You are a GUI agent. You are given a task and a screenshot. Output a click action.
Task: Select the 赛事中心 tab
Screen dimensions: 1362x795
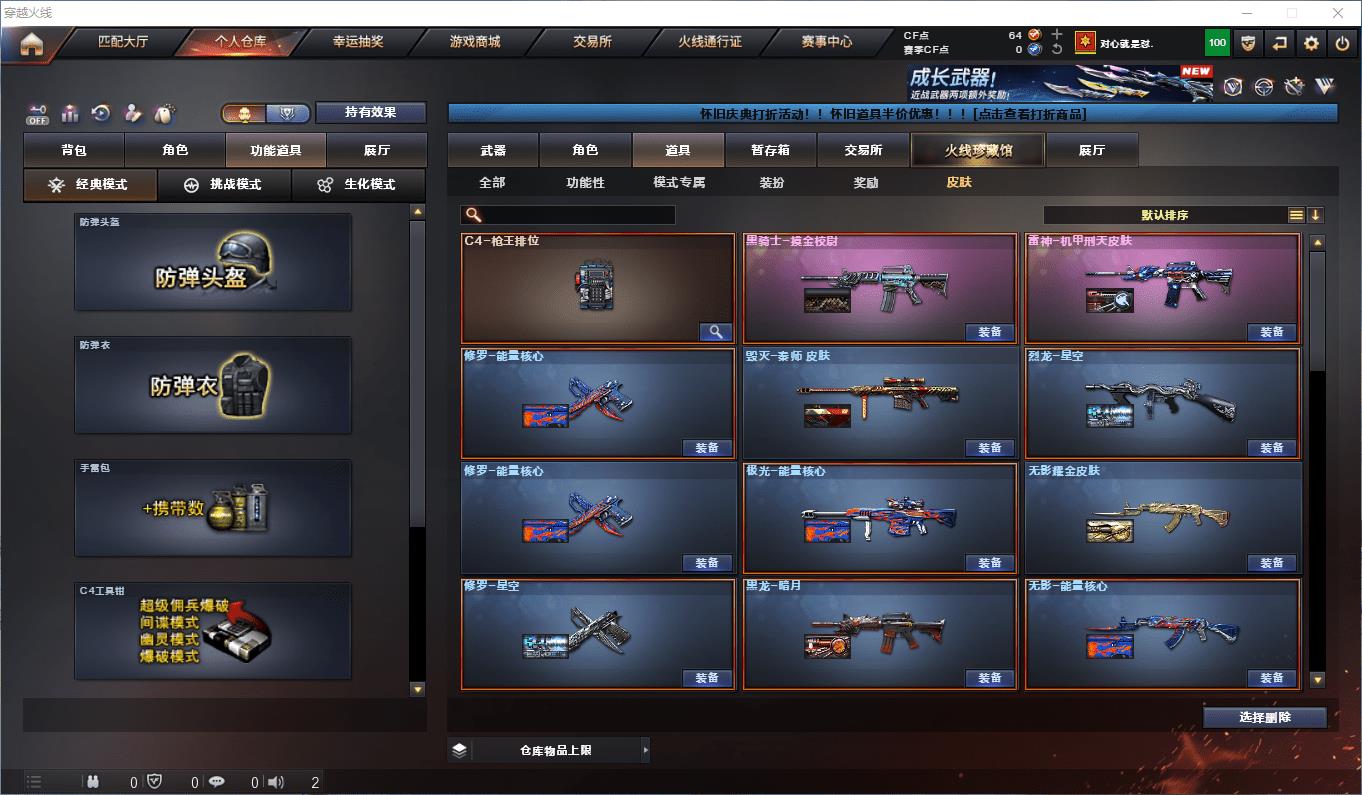827,42
